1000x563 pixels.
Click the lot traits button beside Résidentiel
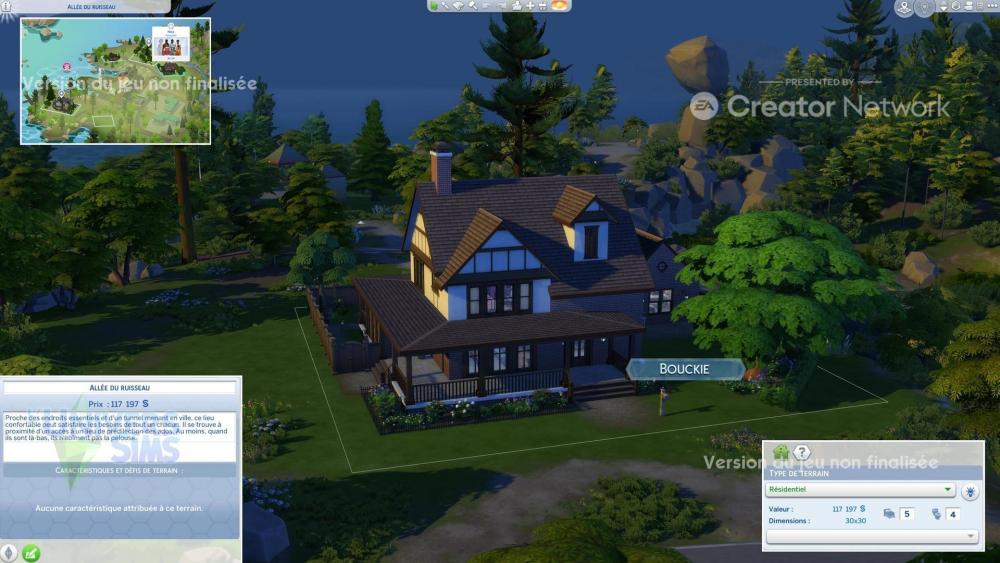(971, 490)
